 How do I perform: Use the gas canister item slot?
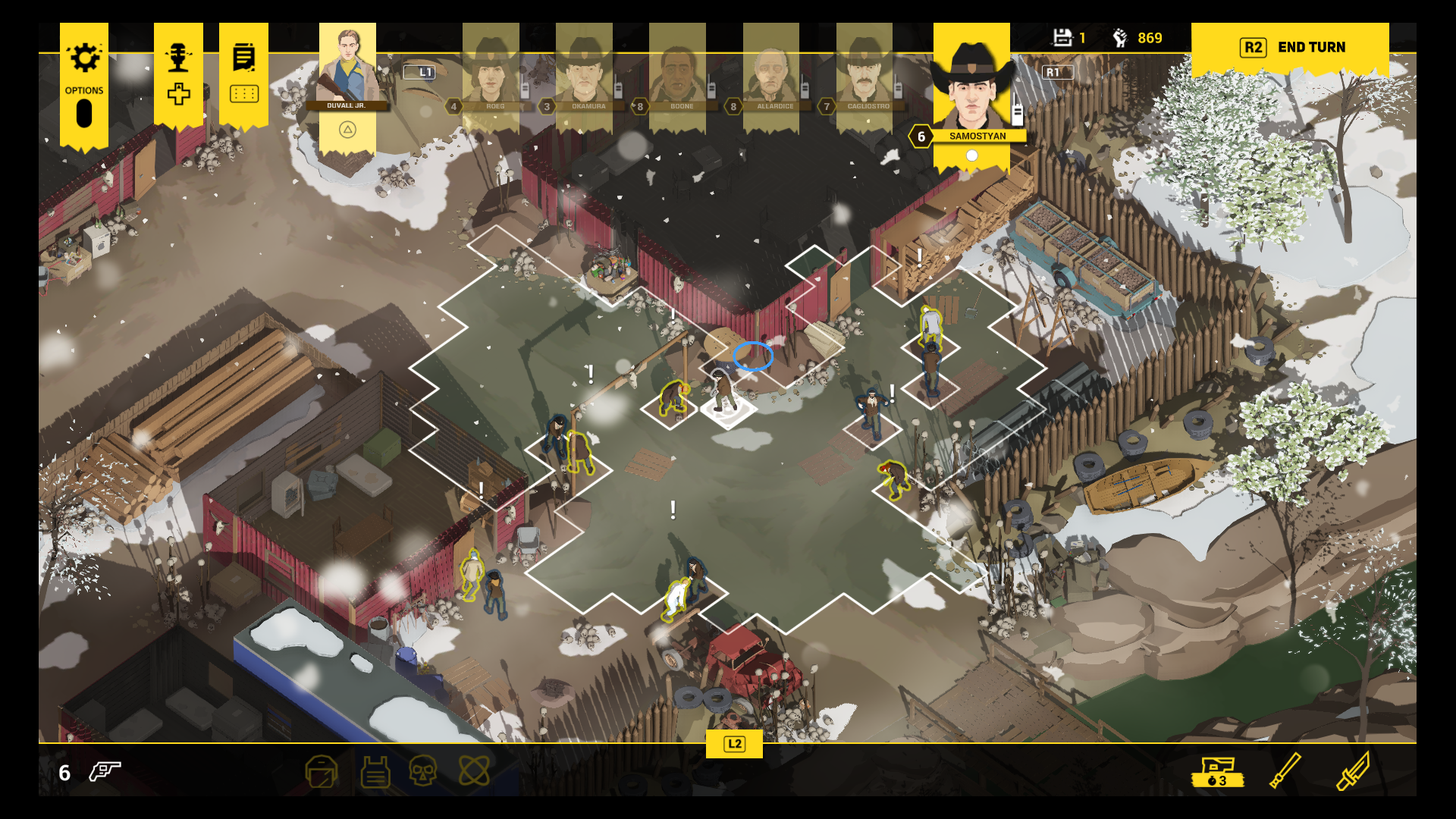click(1217, 772)
